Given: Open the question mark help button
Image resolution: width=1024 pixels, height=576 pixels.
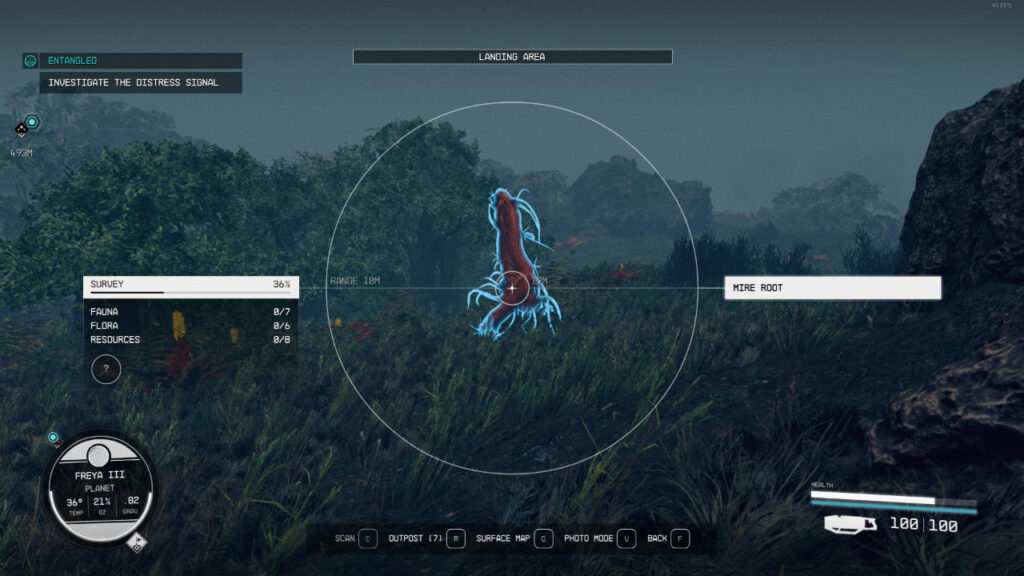Looking at the screenshot, I should pos(106,369).
